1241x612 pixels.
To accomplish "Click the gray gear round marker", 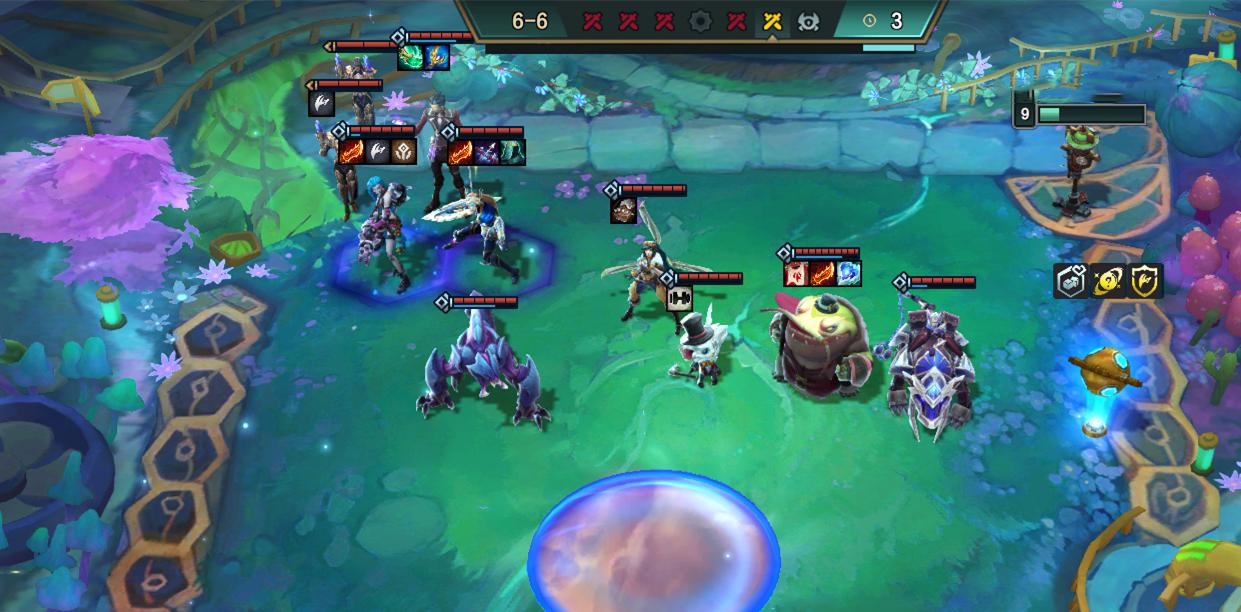I will coord(700,21).
